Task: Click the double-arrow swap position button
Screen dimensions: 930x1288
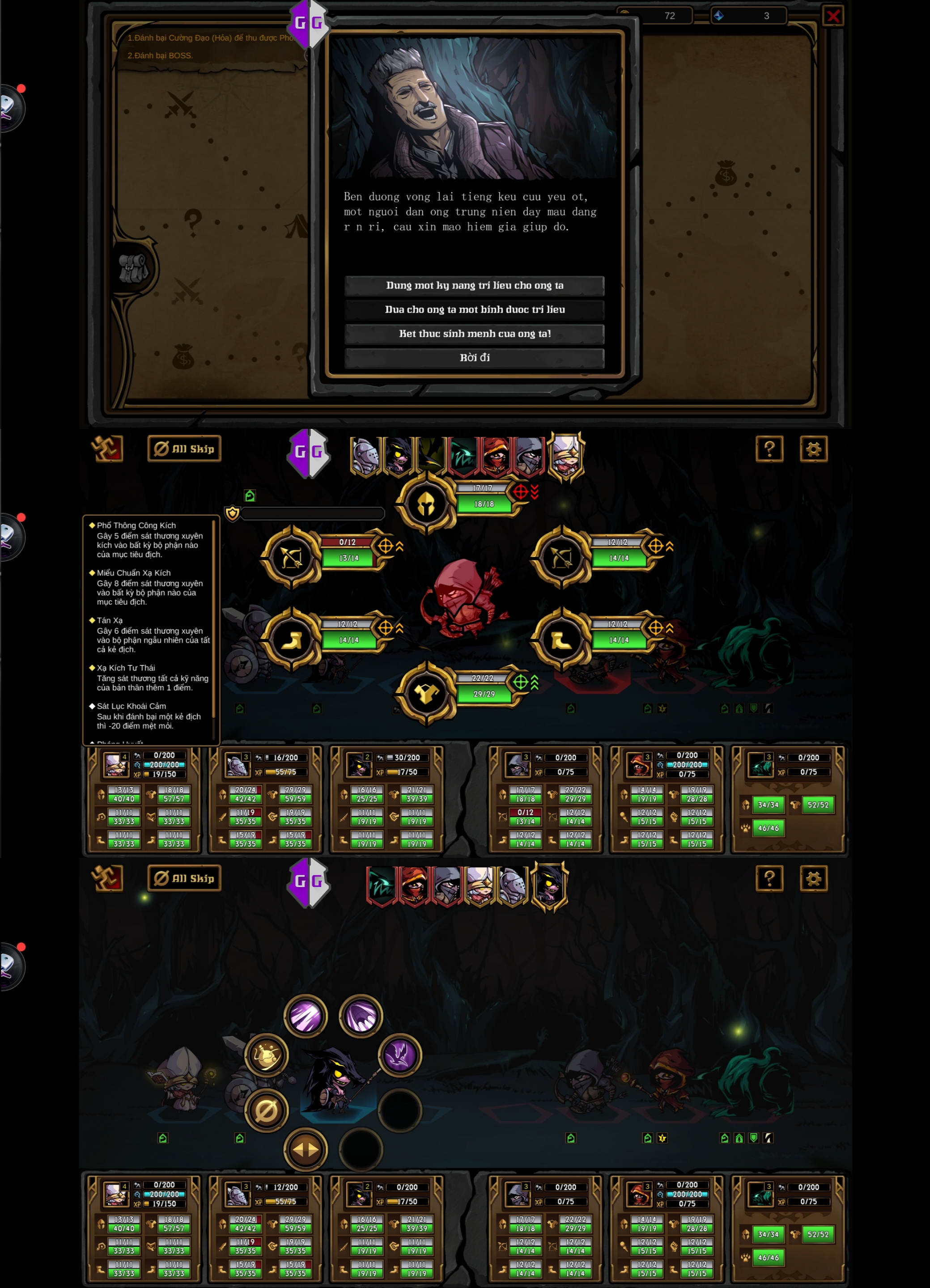Action: [306, 1149]
